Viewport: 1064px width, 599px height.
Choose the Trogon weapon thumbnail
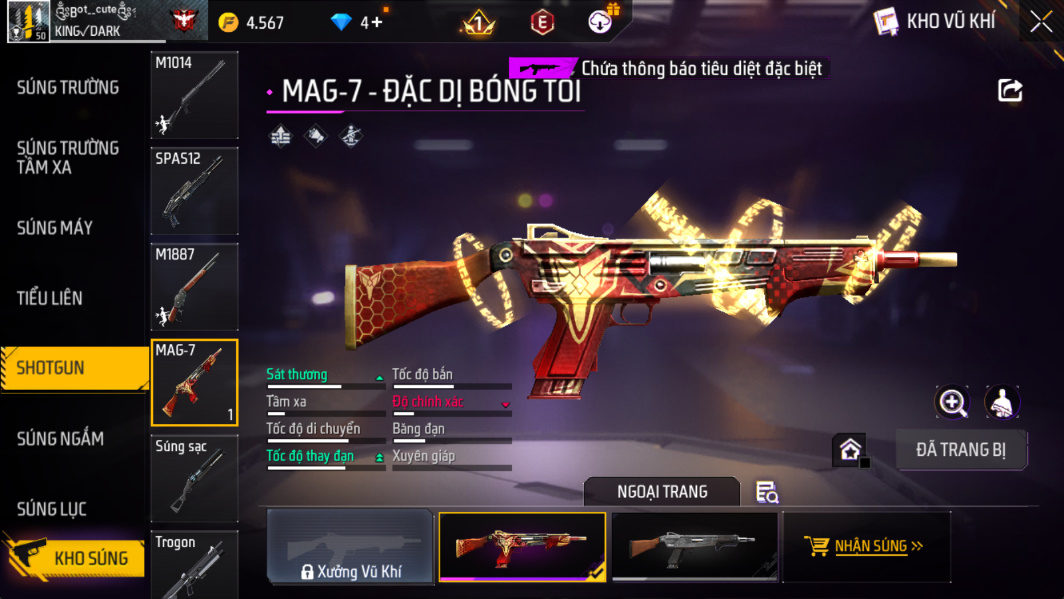click(x=194, y=565)
